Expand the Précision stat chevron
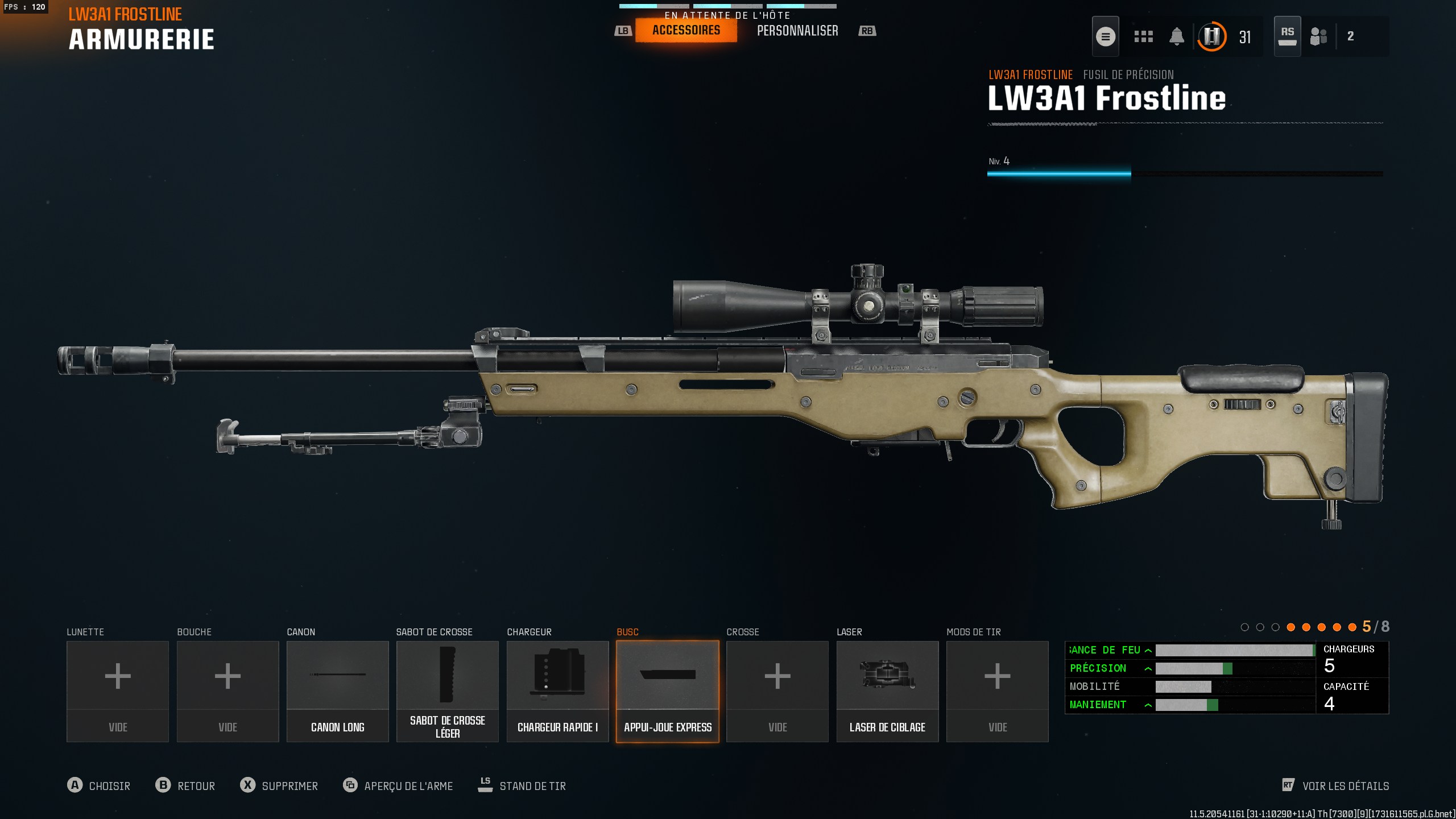 [x=1149, y=668]
